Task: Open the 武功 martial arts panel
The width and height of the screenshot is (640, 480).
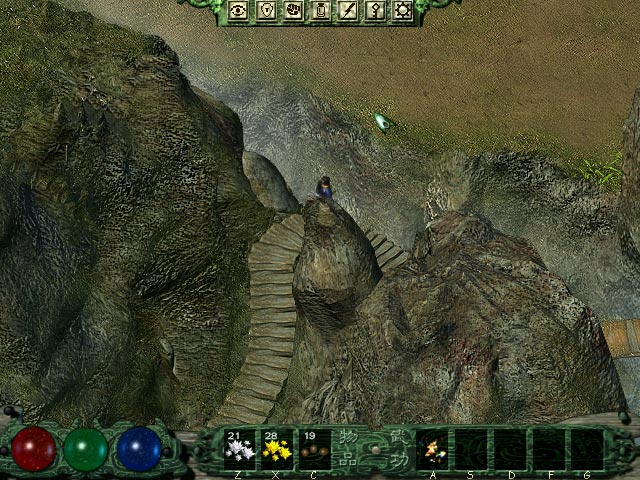Action: [397, 448]
